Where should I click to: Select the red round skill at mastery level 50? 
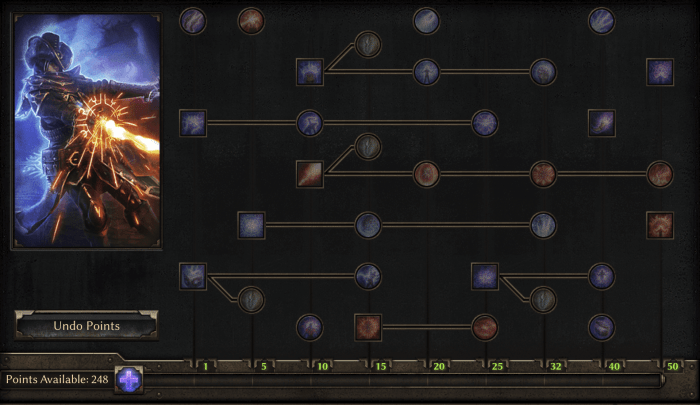(660, 174)
